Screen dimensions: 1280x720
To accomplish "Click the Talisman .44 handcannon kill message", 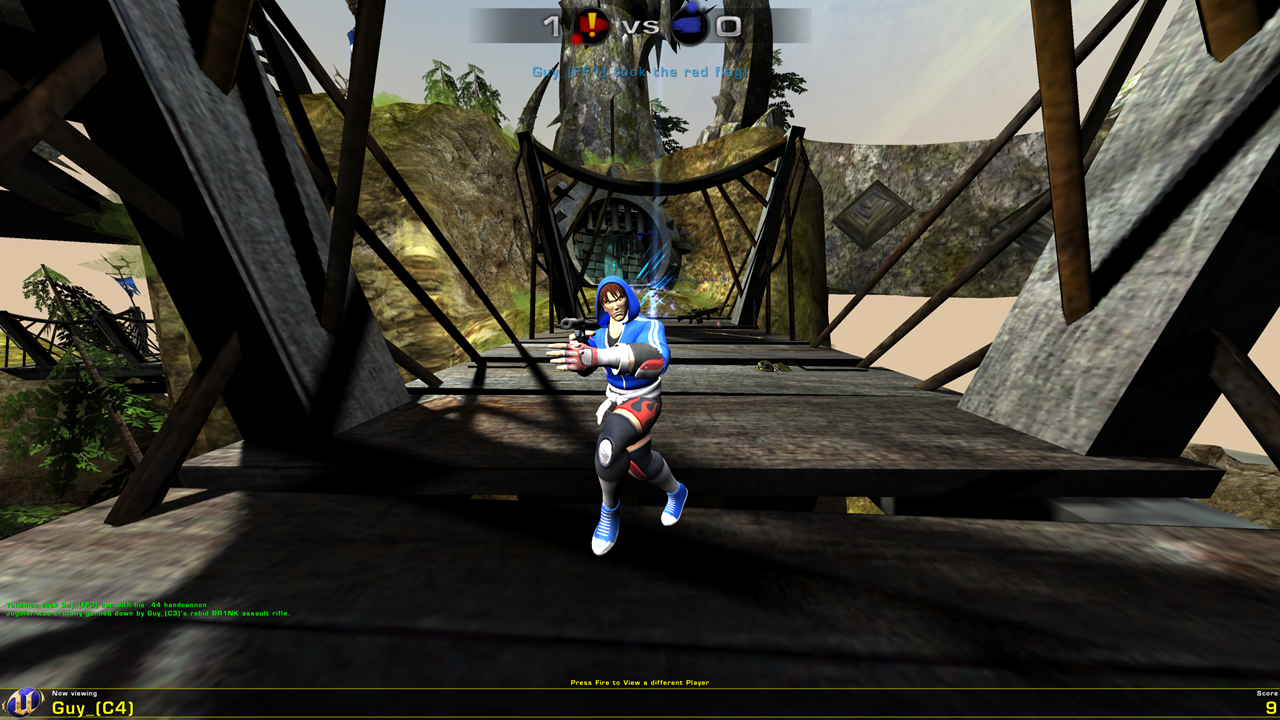I will (x=106, y=606).
